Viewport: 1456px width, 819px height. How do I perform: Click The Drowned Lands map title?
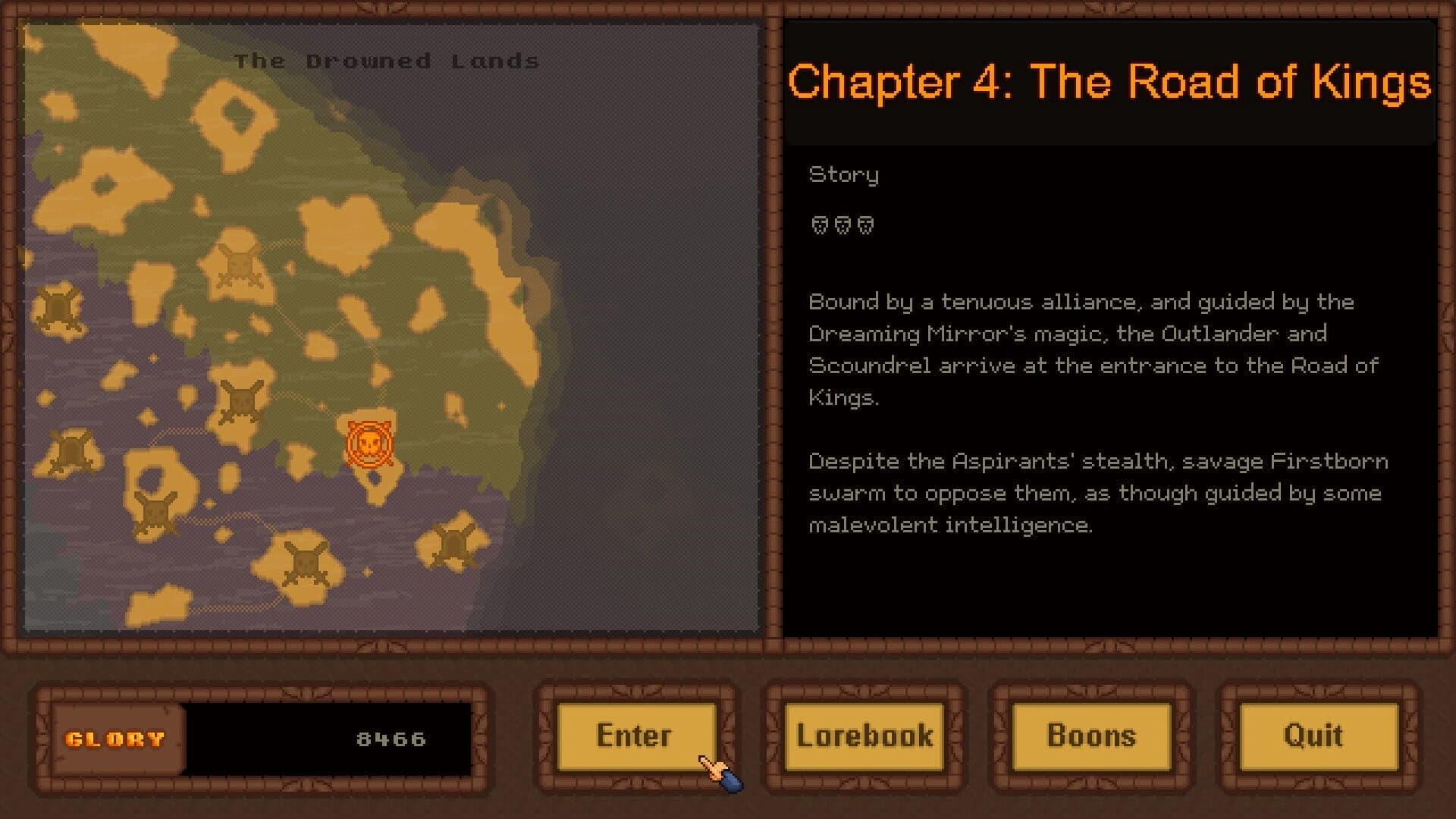click(388, 61)
